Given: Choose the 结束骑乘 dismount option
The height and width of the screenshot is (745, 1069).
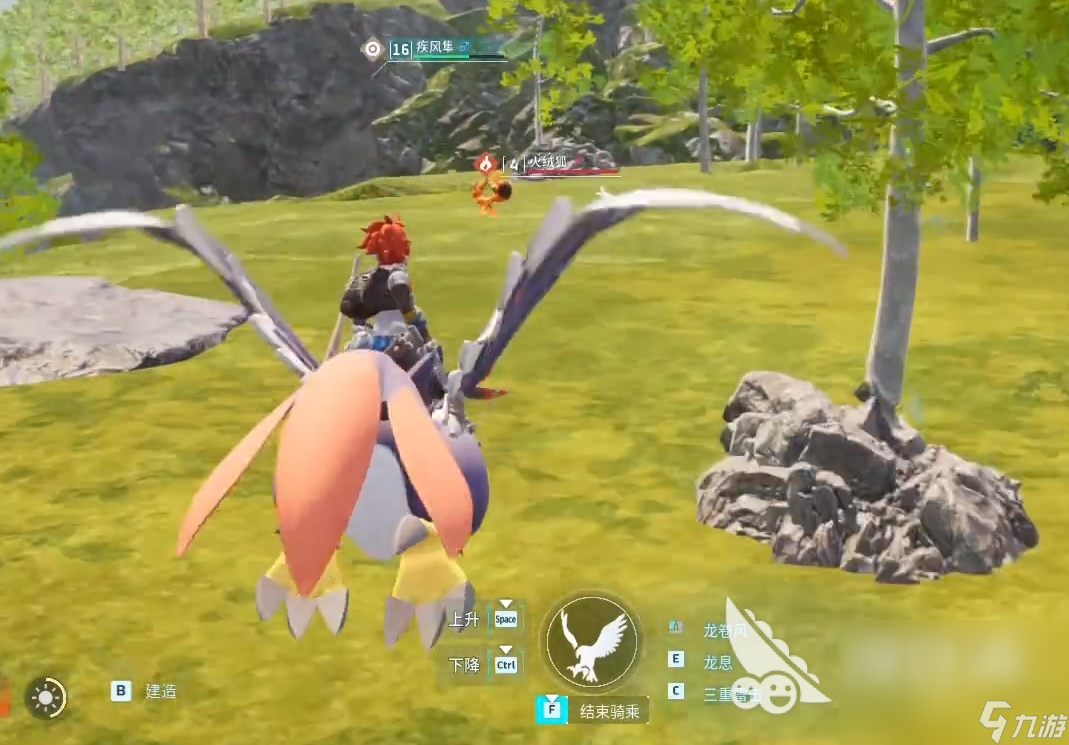Looking at the screenshot, I should 612,711.
